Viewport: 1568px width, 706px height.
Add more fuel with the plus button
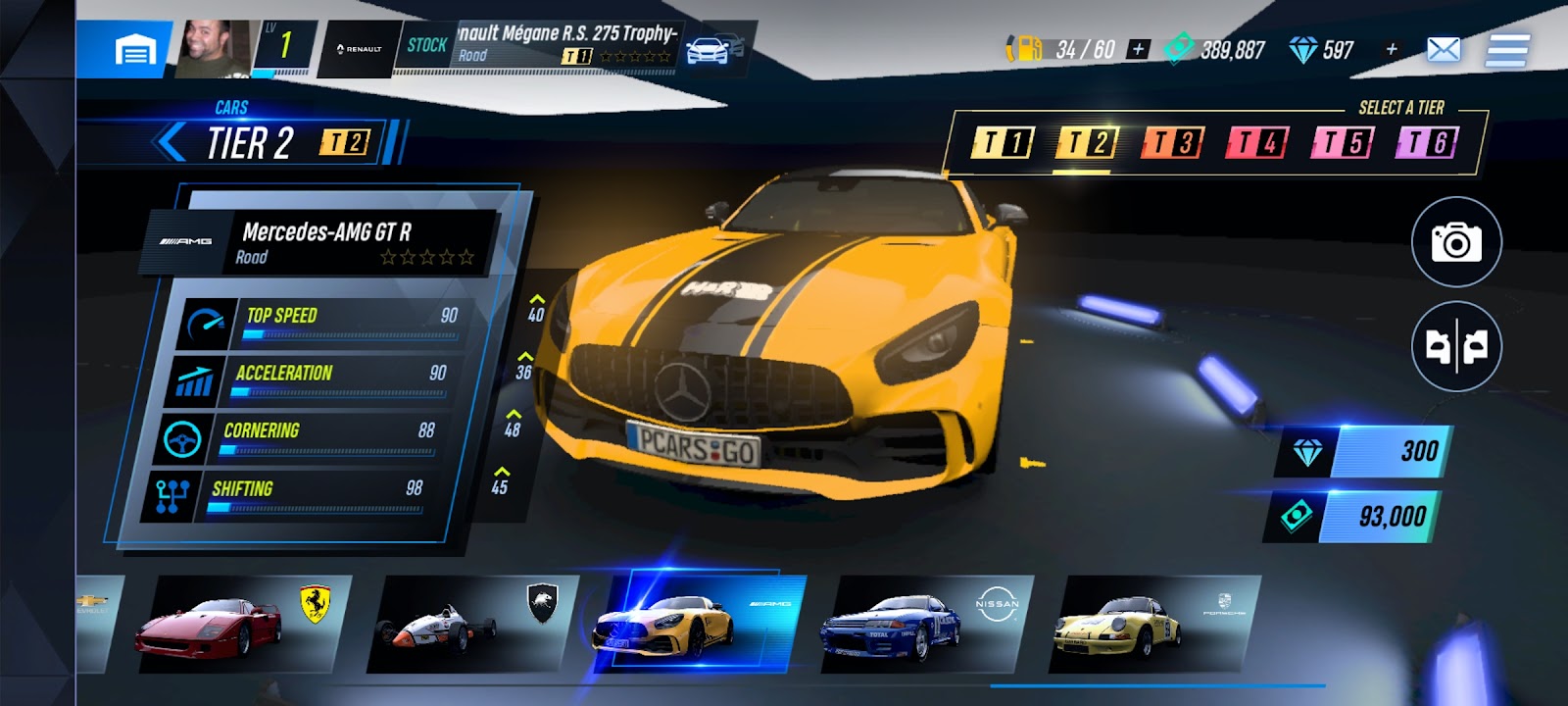[x=1138, y=49]
